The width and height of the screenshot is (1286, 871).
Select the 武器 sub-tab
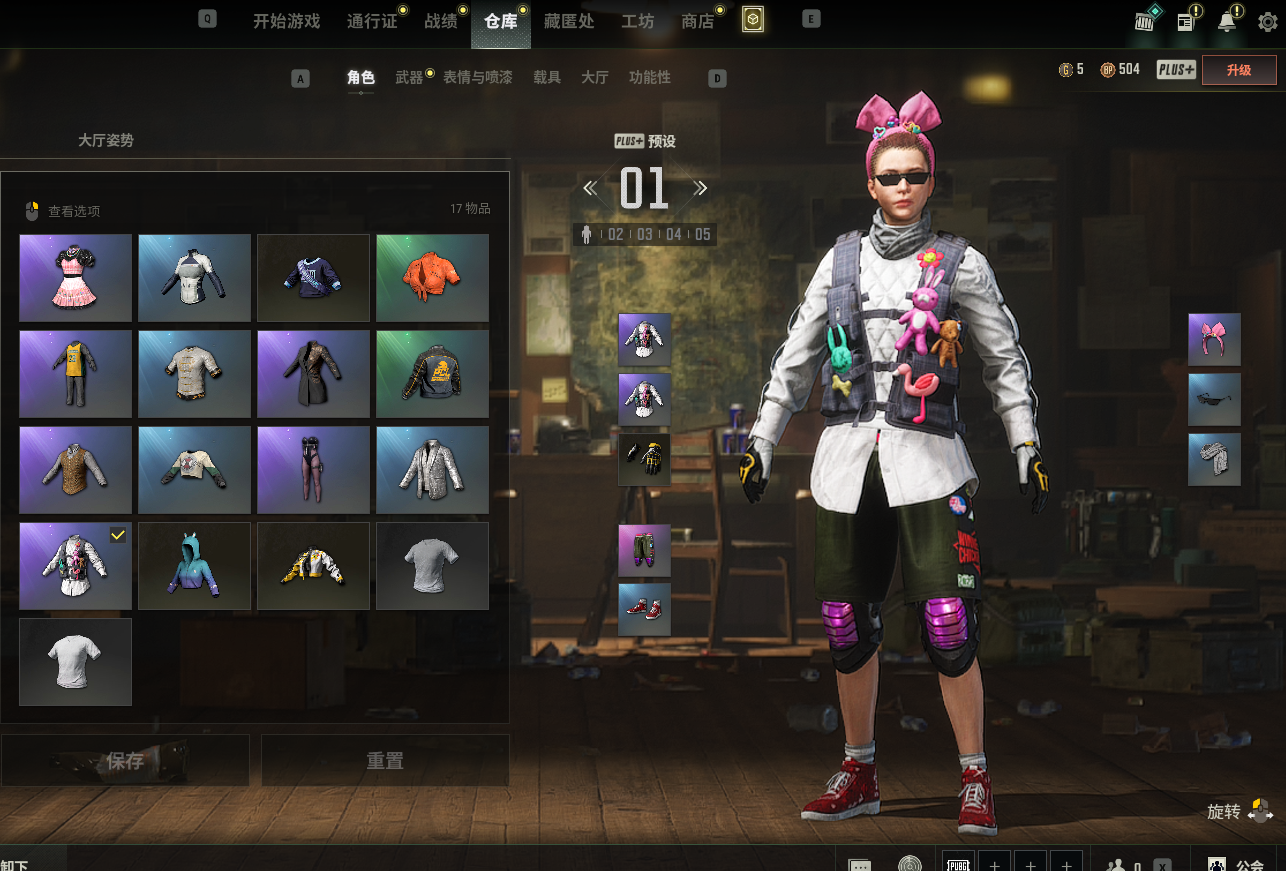click(409, 77)
